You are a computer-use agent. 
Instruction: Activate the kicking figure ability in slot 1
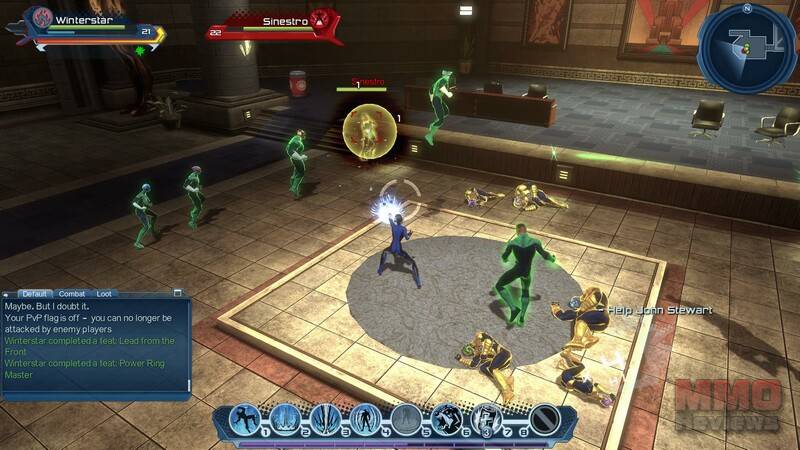pyautogui.click(x=245, y=420)
